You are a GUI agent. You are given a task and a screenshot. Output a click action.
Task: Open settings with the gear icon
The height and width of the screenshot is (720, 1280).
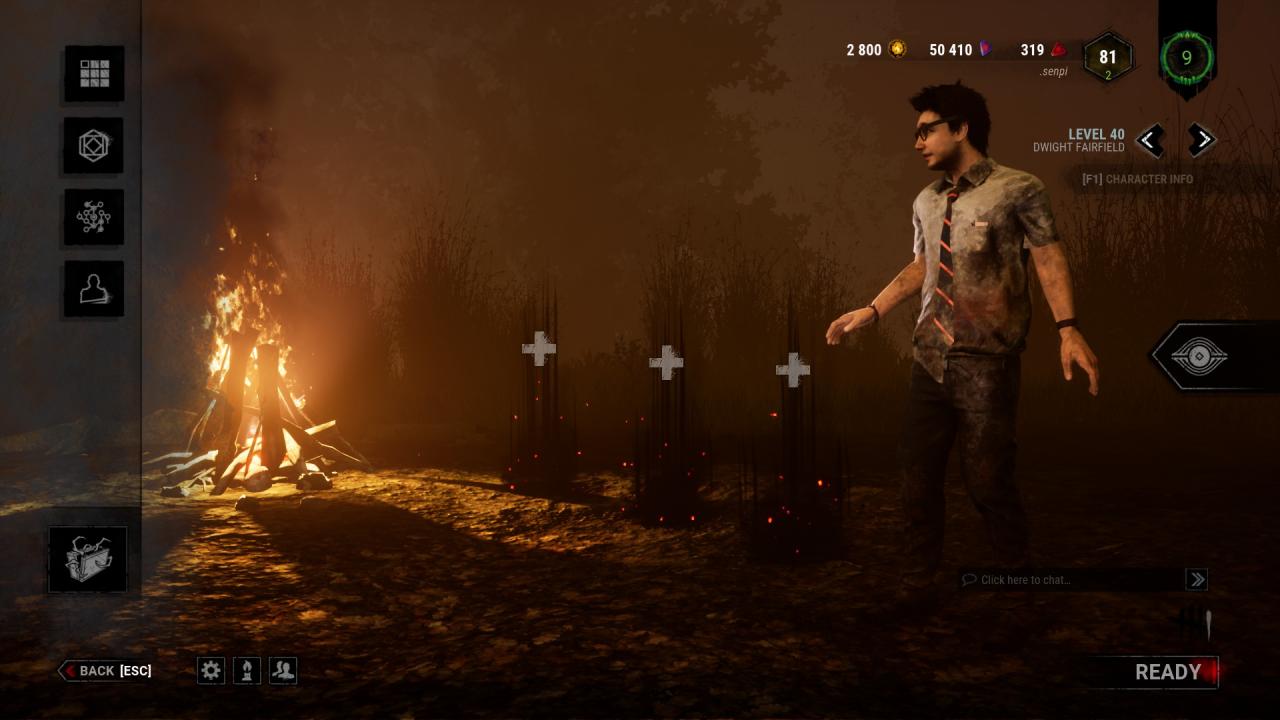pos(211,670)
